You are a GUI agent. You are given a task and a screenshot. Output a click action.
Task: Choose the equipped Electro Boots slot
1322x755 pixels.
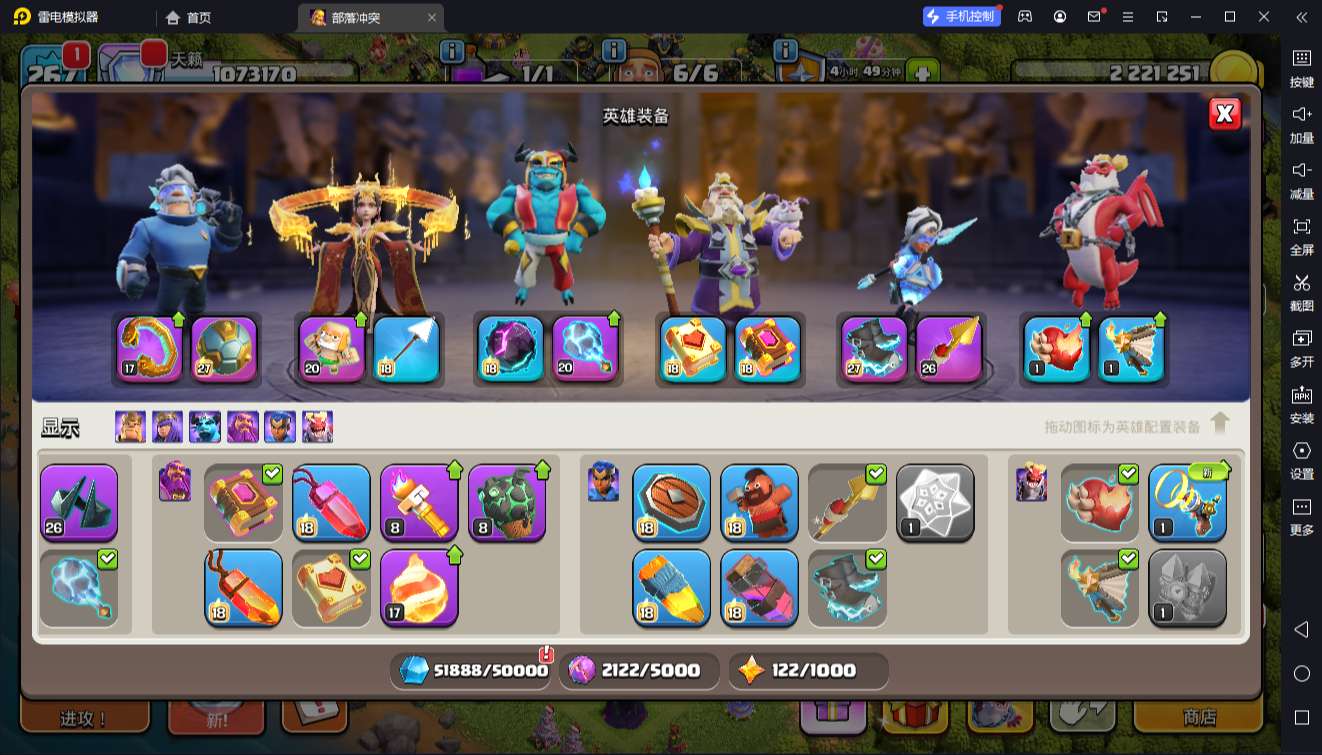click(874, 349)
